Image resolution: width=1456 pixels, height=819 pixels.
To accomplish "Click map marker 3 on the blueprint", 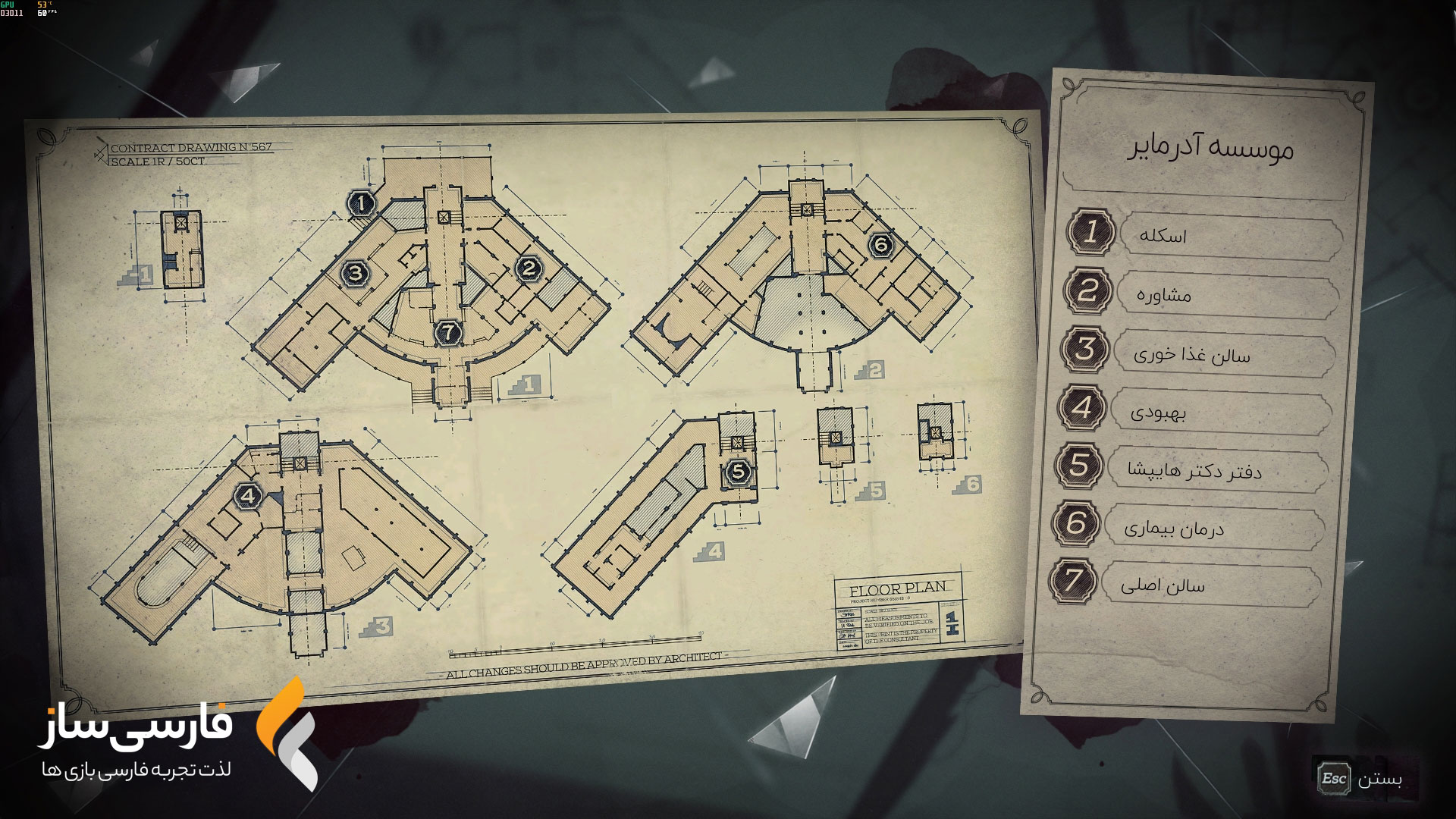I will click(x=356, y=273).
